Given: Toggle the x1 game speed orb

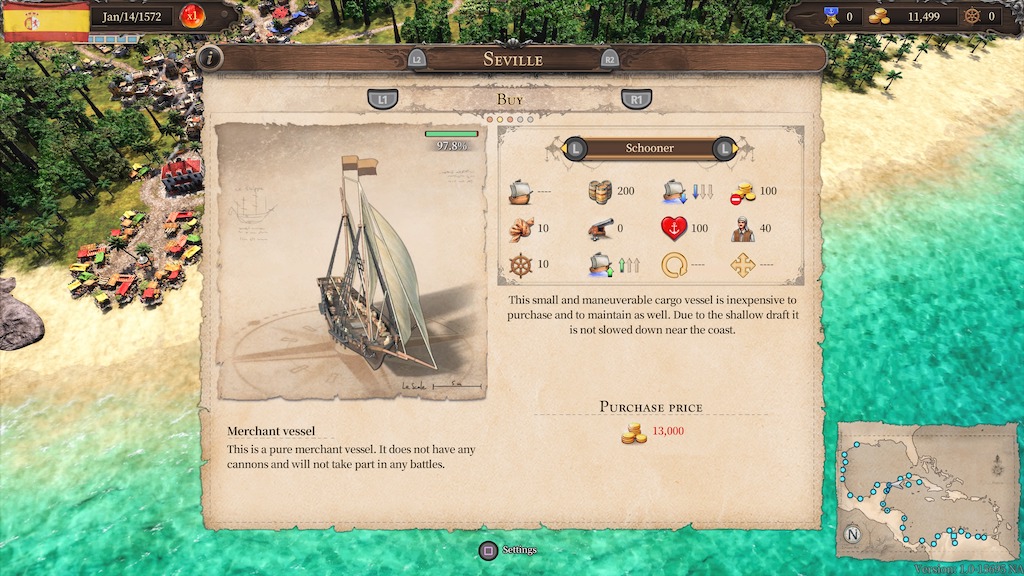Looking at the screenshot, I should tap(189, 16).
